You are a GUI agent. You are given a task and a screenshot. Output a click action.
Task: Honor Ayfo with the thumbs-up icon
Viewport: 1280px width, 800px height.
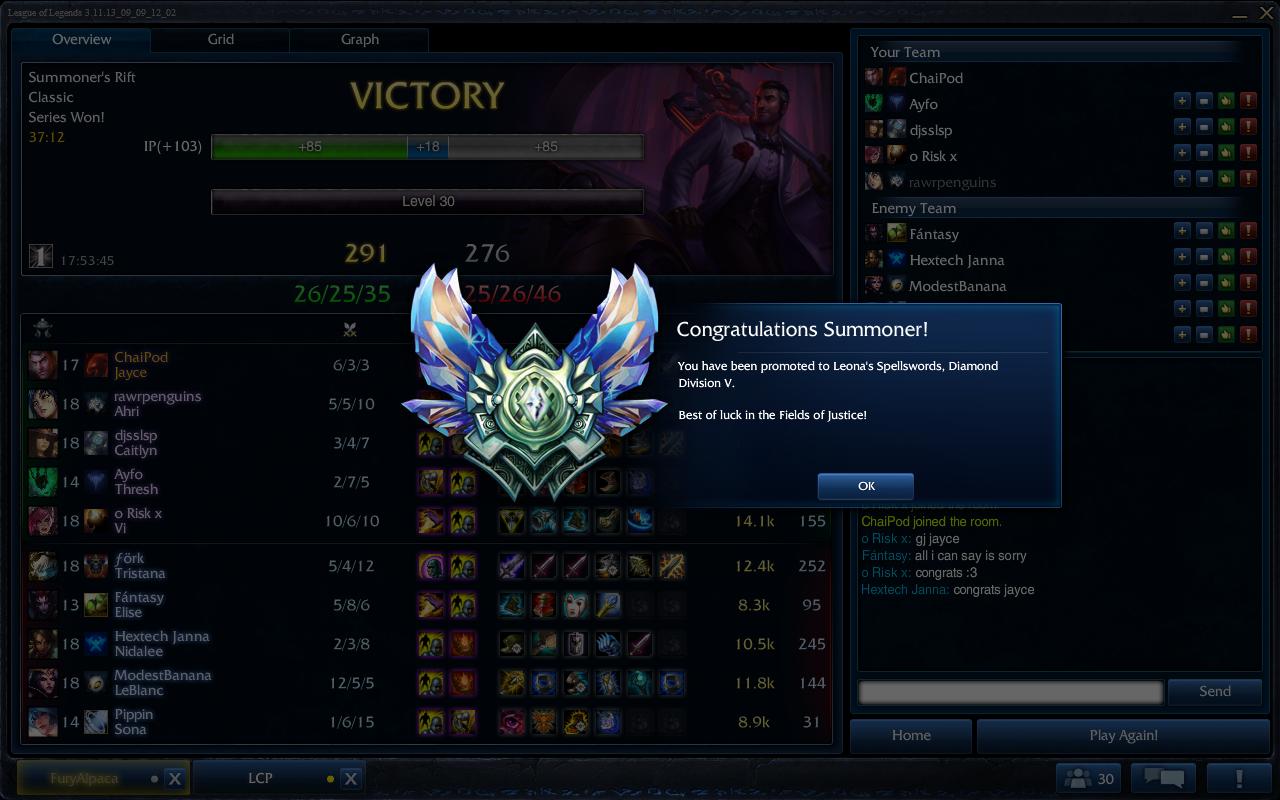[1227, 104]
